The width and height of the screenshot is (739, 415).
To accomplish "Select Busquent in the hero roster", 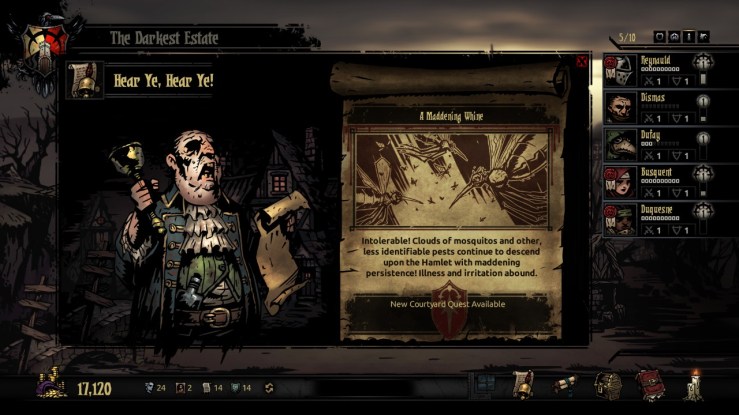I will 655,180.
